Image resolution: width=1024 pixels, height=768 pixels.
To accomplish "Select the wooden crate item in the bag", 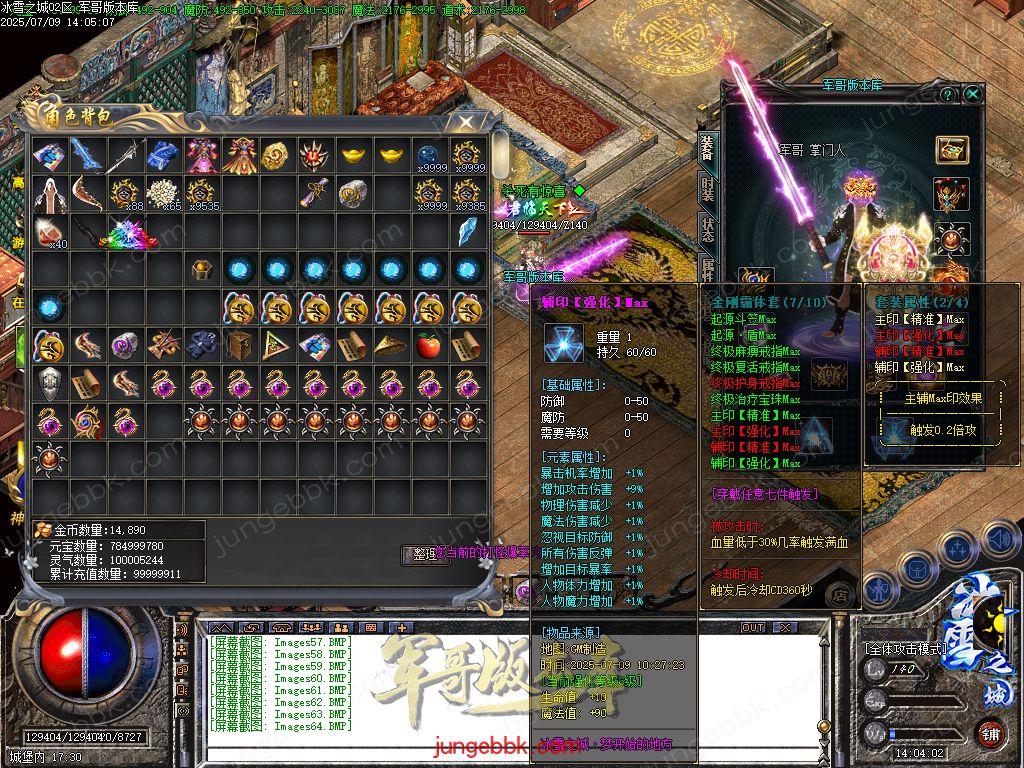I will [x=238, y=346].
